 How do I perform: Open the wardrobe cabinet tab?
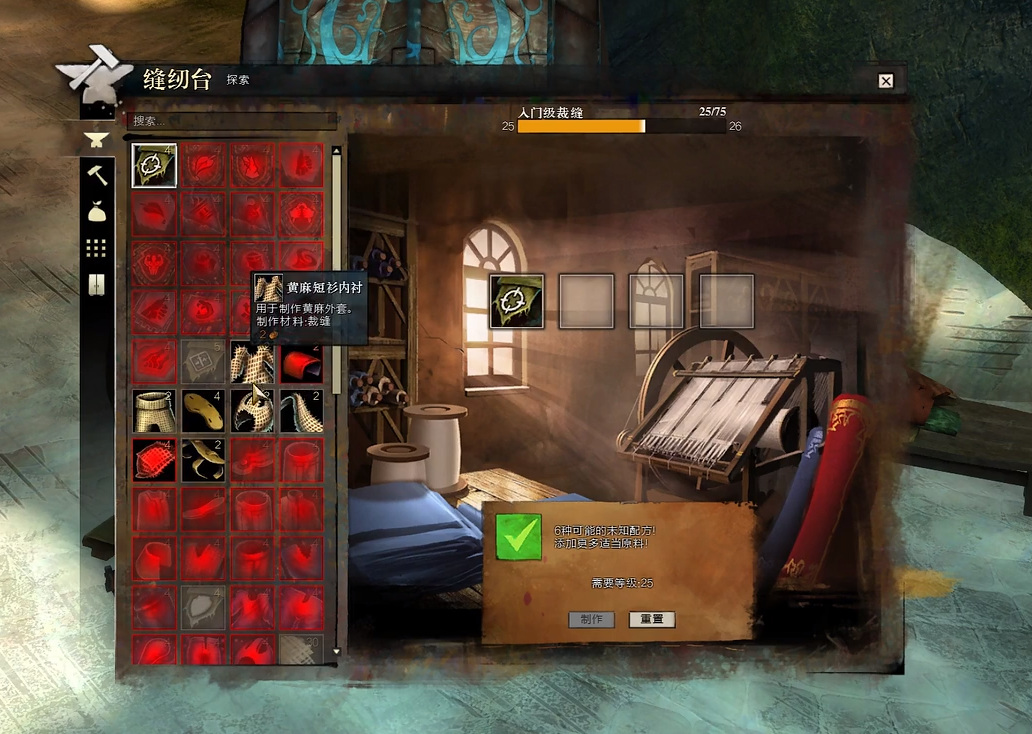tap(97, 284)
